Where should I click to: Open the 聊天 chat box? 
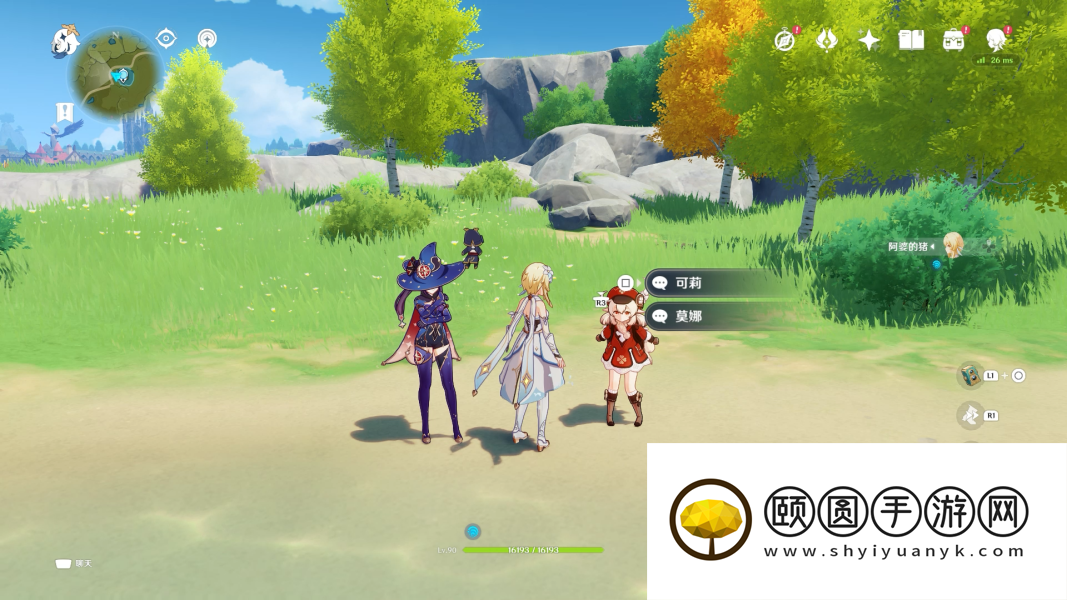[73, 564]
